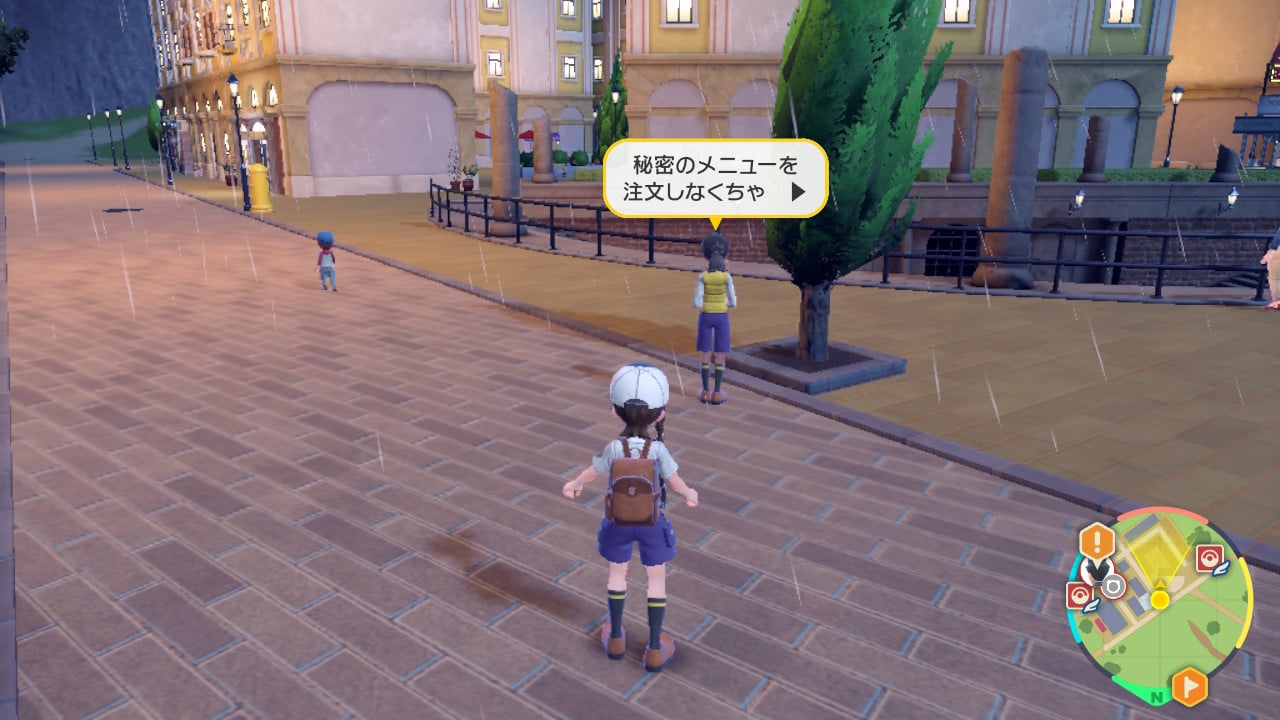Select the Pokémon Center icon right of the minimap center
This screenshot has height=720, width=1280.
click(1209, 556)
